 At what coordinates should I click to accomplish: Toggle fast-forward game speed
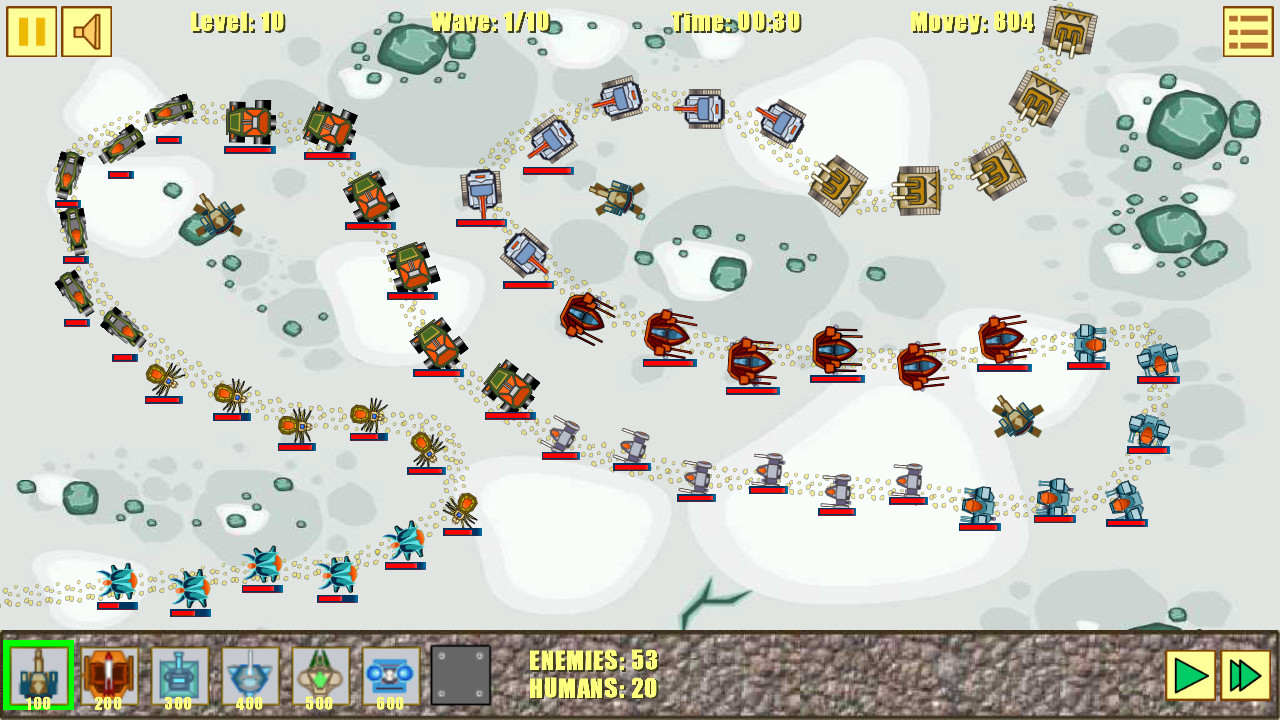[x=1247, y=673]
